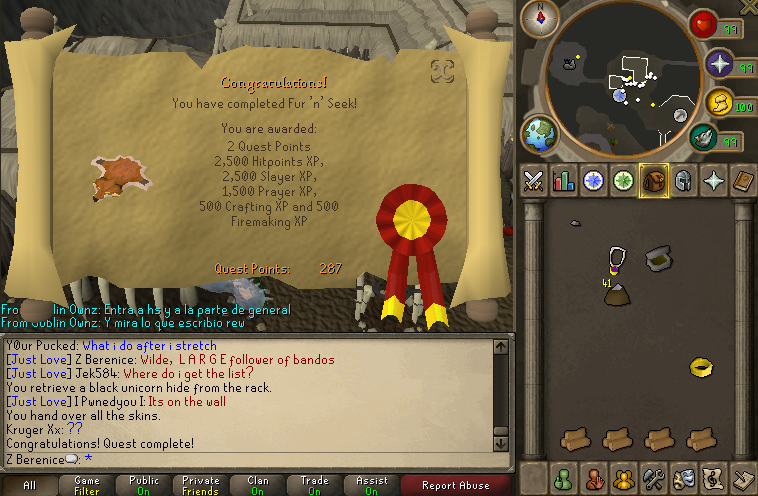Switch to the Stats bar-chart tab
This screenshot has width=758, height=496.
pos(563,181)
